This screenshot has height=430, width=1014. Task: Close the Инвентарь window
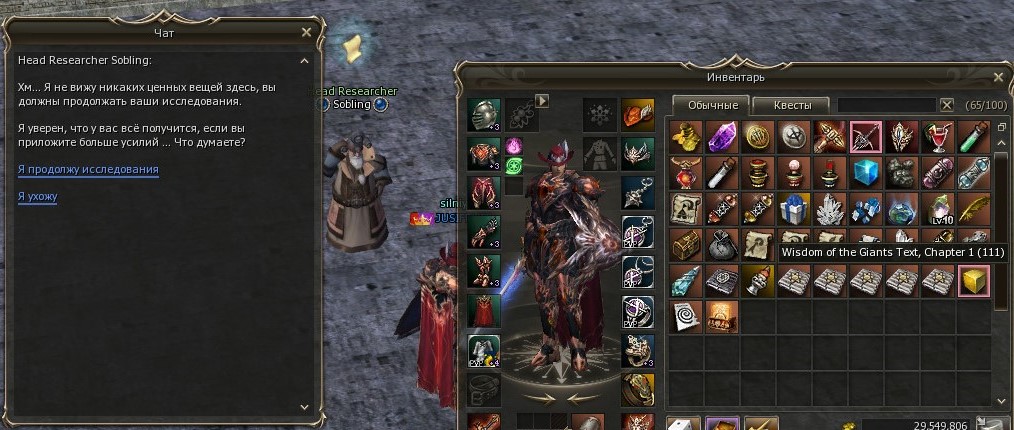(998, 76)
